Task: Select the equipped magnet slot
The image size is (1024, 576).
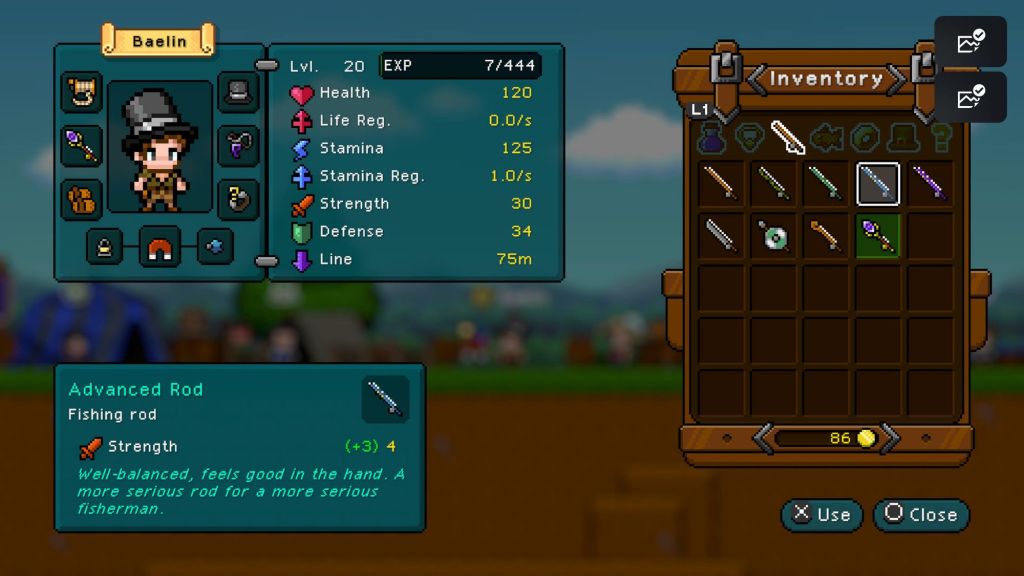Action: tap(160, 246)
